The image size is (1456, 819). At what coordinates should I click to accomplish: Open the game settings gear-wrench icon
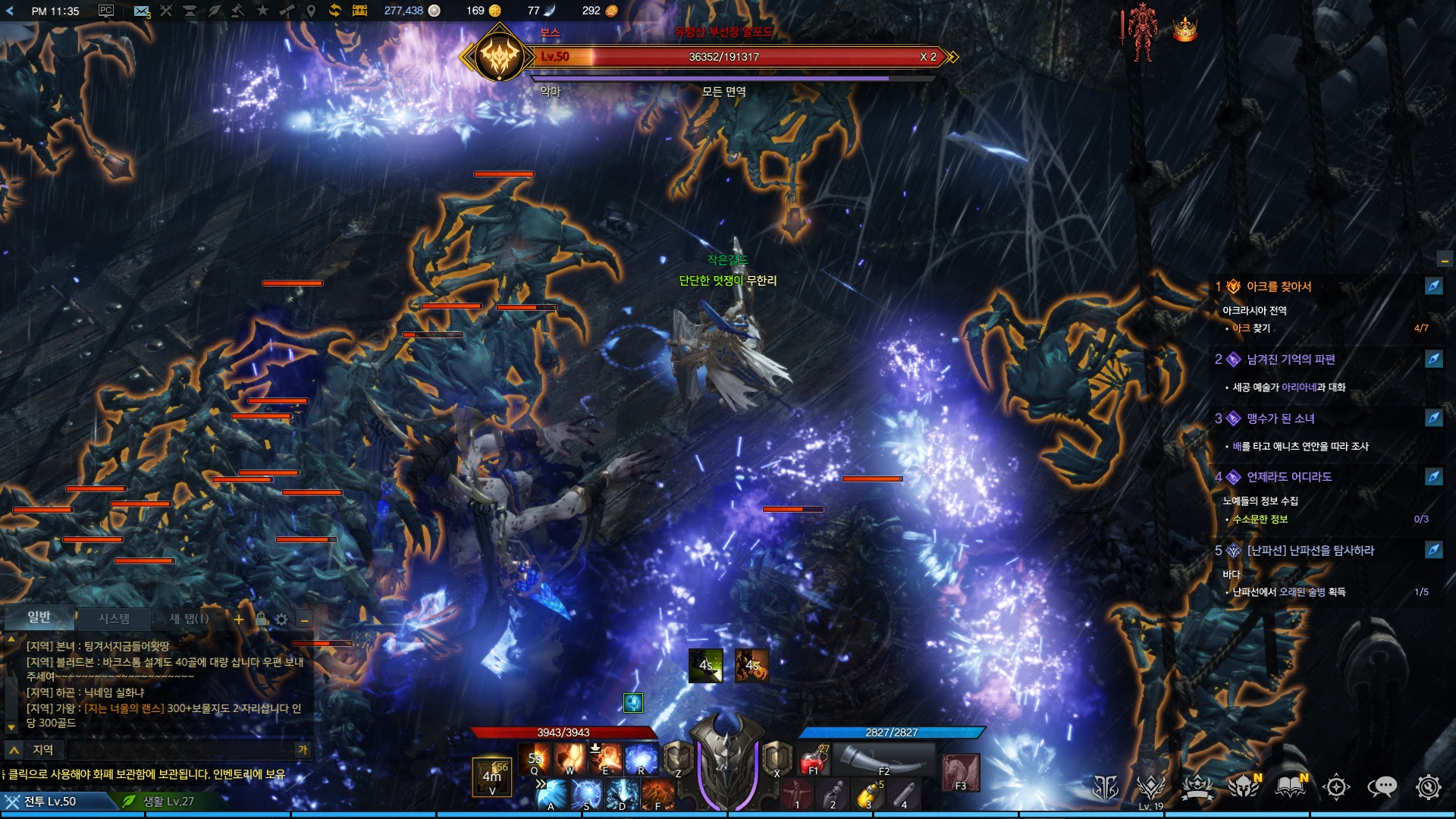(x=1428, y=787)
